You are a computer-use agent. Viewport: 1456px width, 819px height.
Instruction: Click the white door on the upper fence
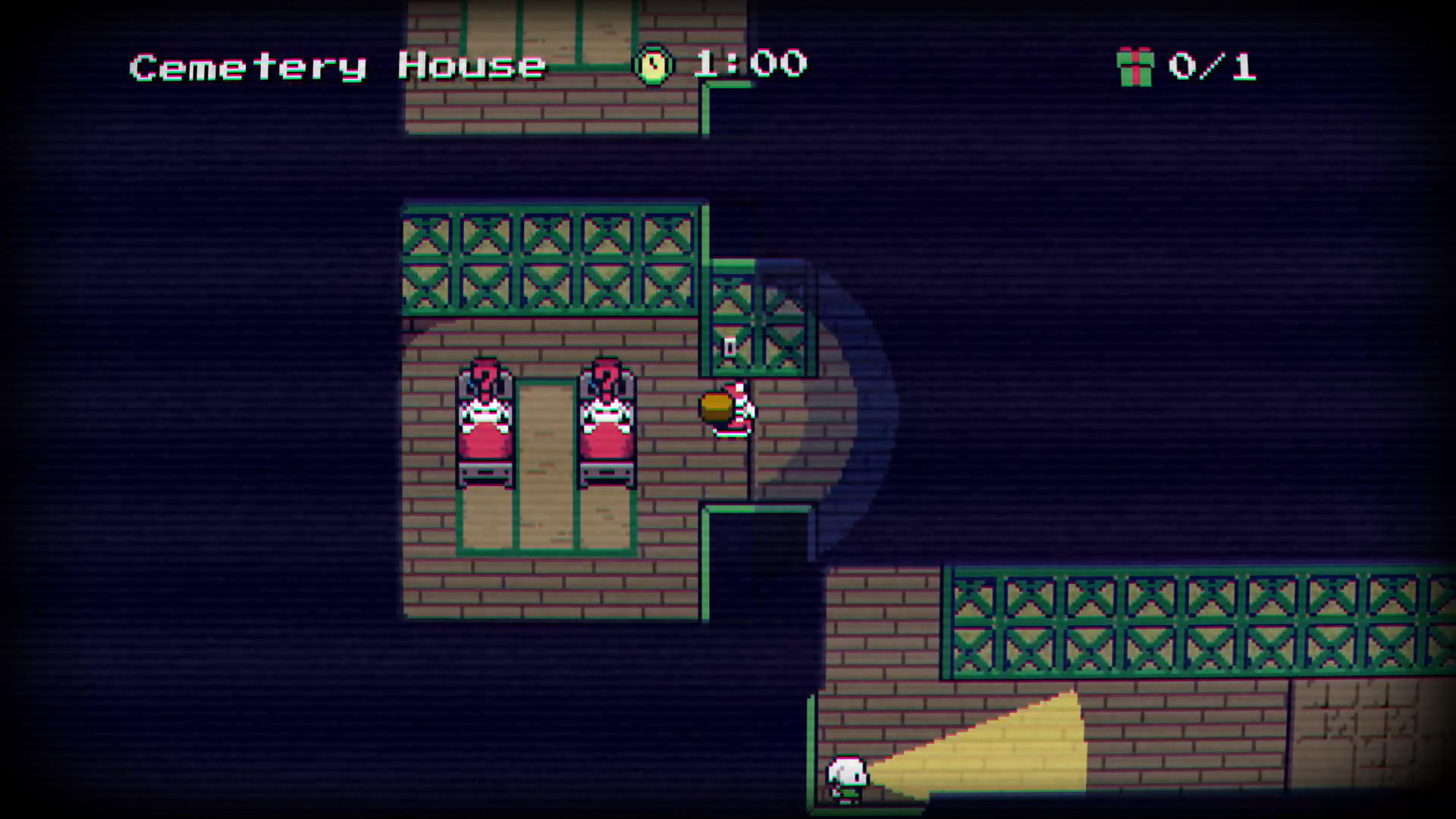[x=730, y=347]
